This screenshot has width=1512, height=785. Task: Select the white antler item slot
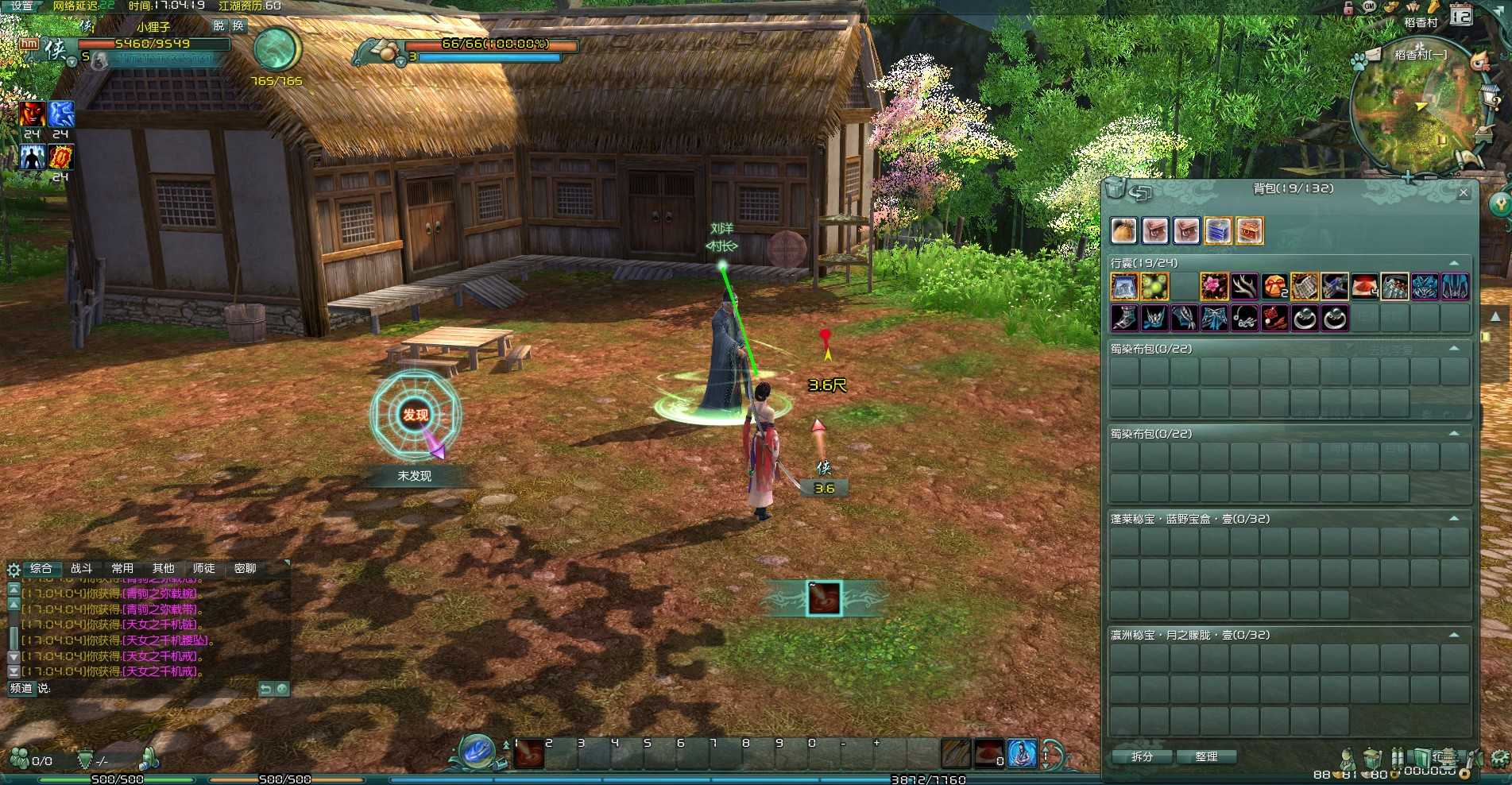coord(1244,286)
